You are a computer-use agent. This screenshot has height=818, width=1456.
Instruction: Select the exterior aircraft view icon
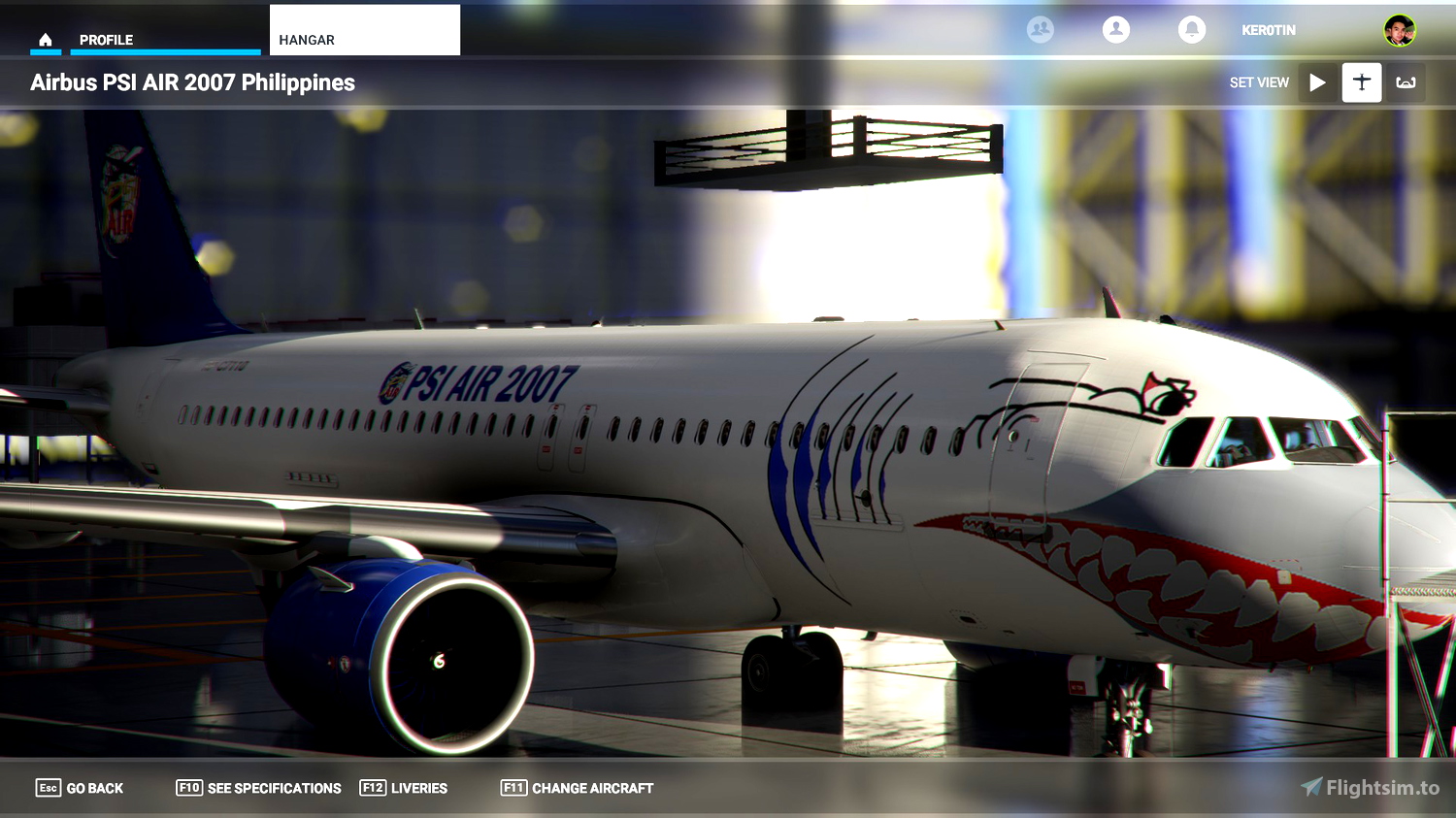click(x=1362, y=82)
